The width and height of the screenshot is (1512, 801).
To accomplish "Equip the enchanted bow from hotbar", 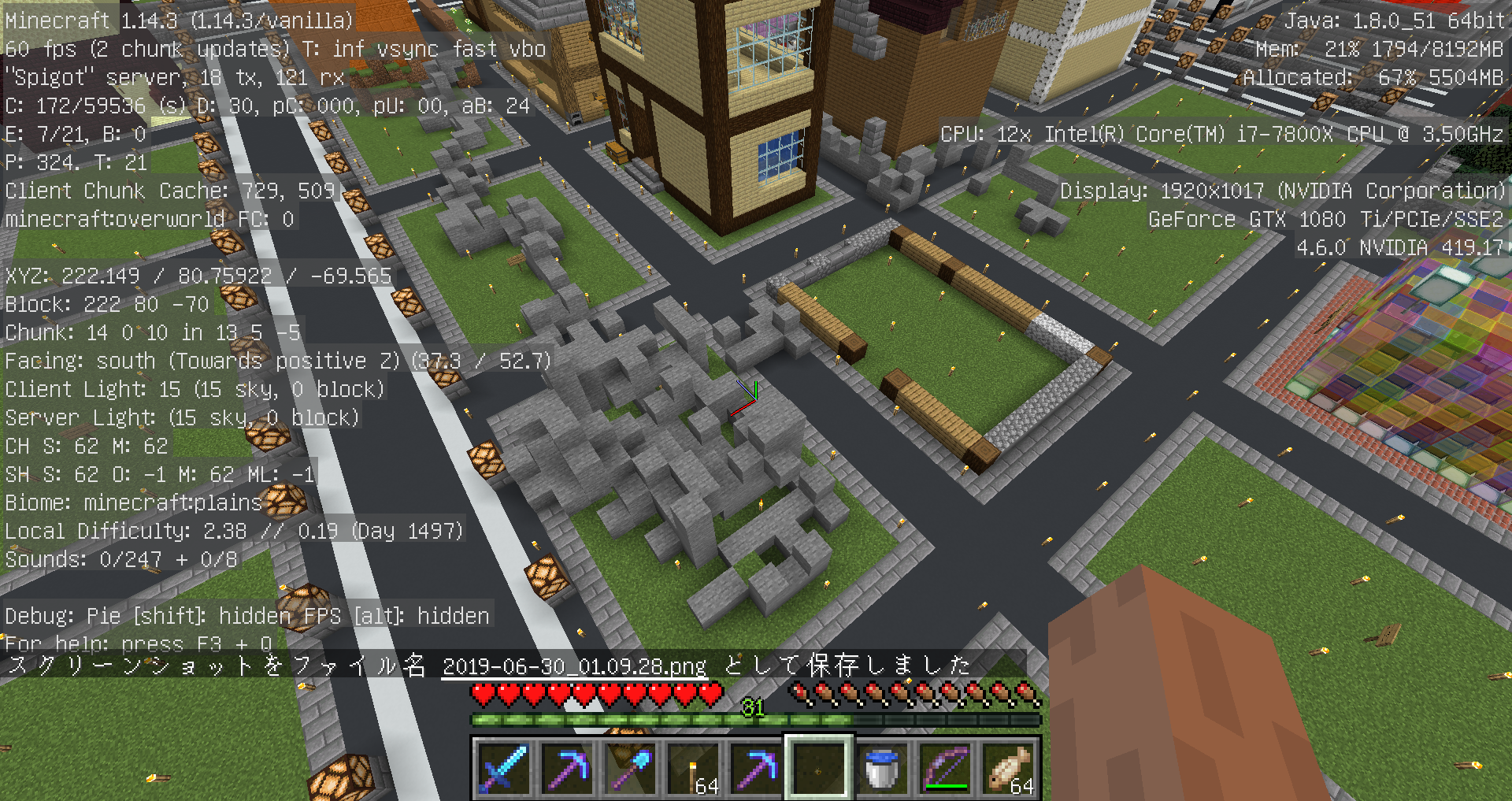I will coord(945,768).
